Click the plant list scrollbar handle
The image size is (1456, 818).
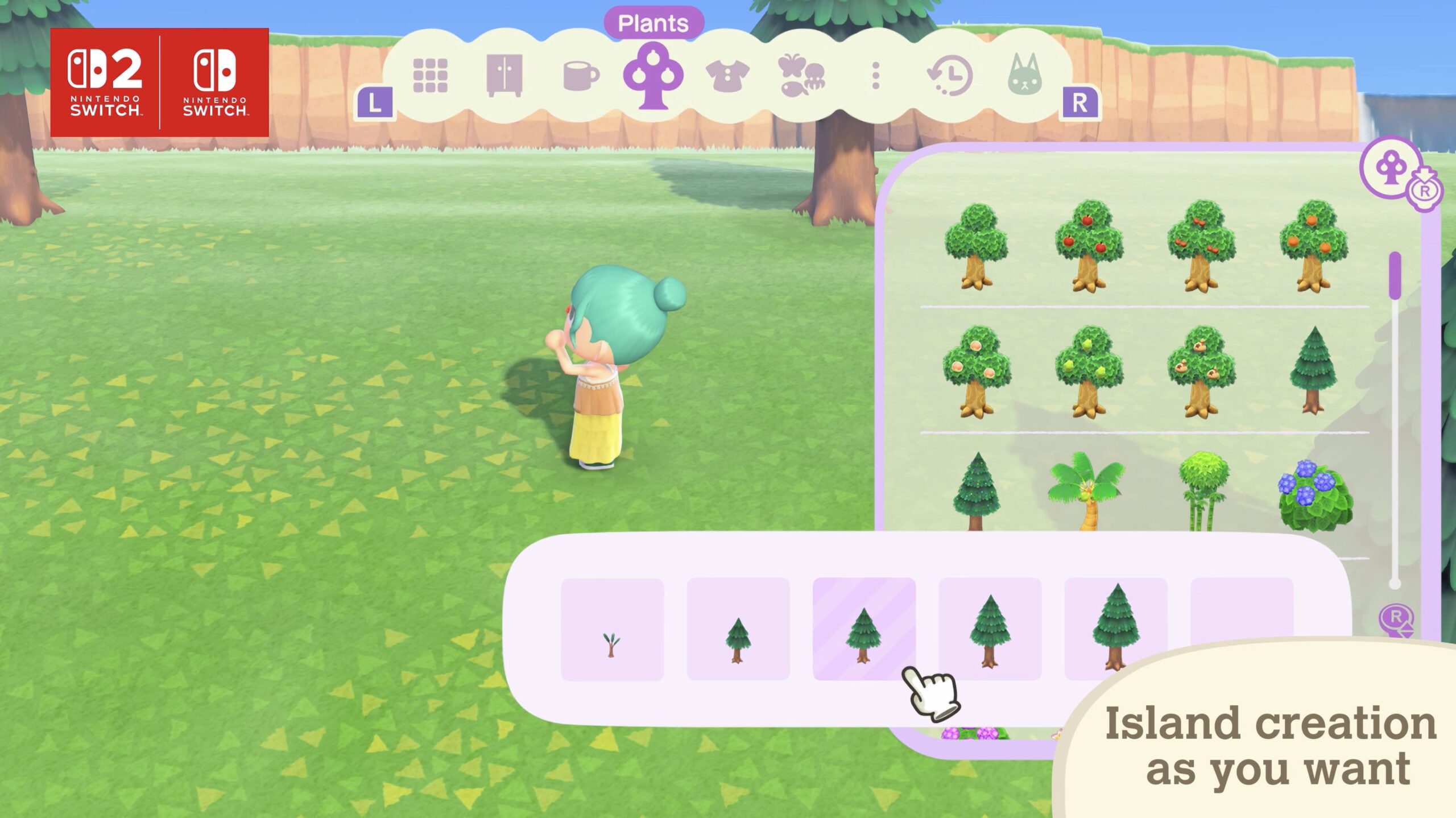point(1395,275)
